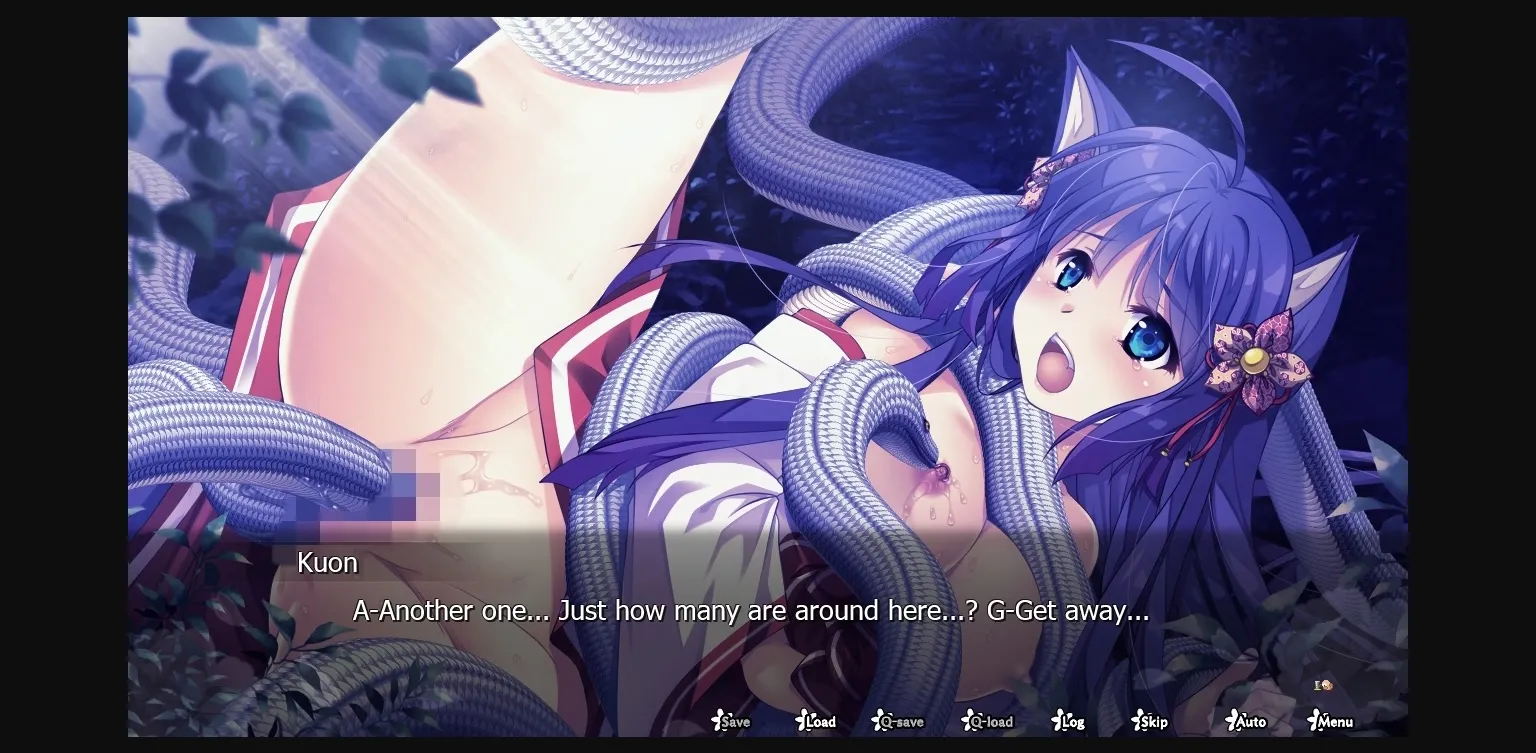Click the page-advance marker next to the hourglass
This screenshot has height=753, width=1536.
(x=1328, y=686)
